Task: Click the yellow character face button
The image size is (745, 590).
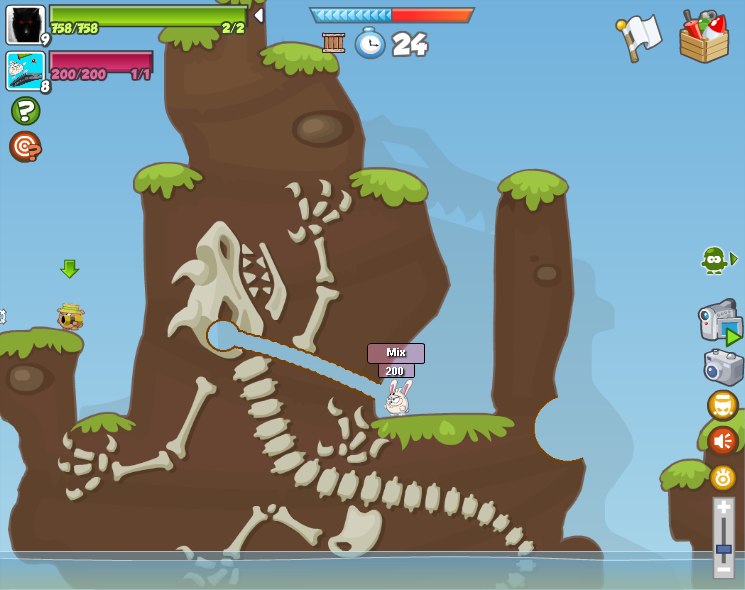Action: coord(723,405)
